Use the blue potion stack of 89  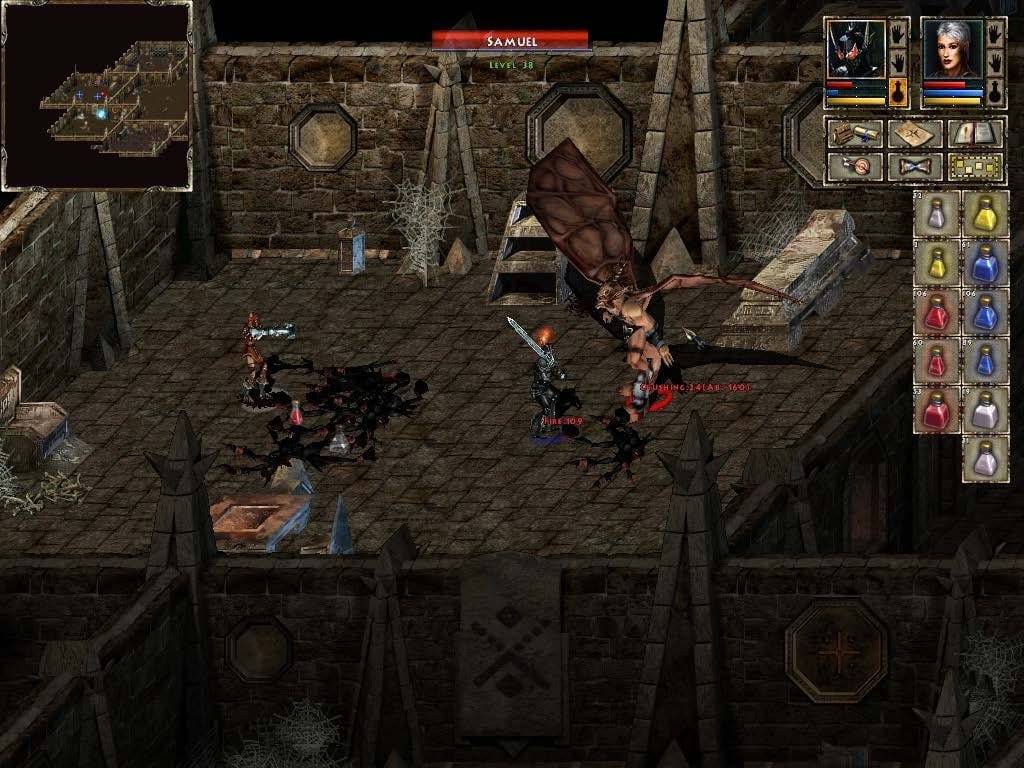coord(985,360)
